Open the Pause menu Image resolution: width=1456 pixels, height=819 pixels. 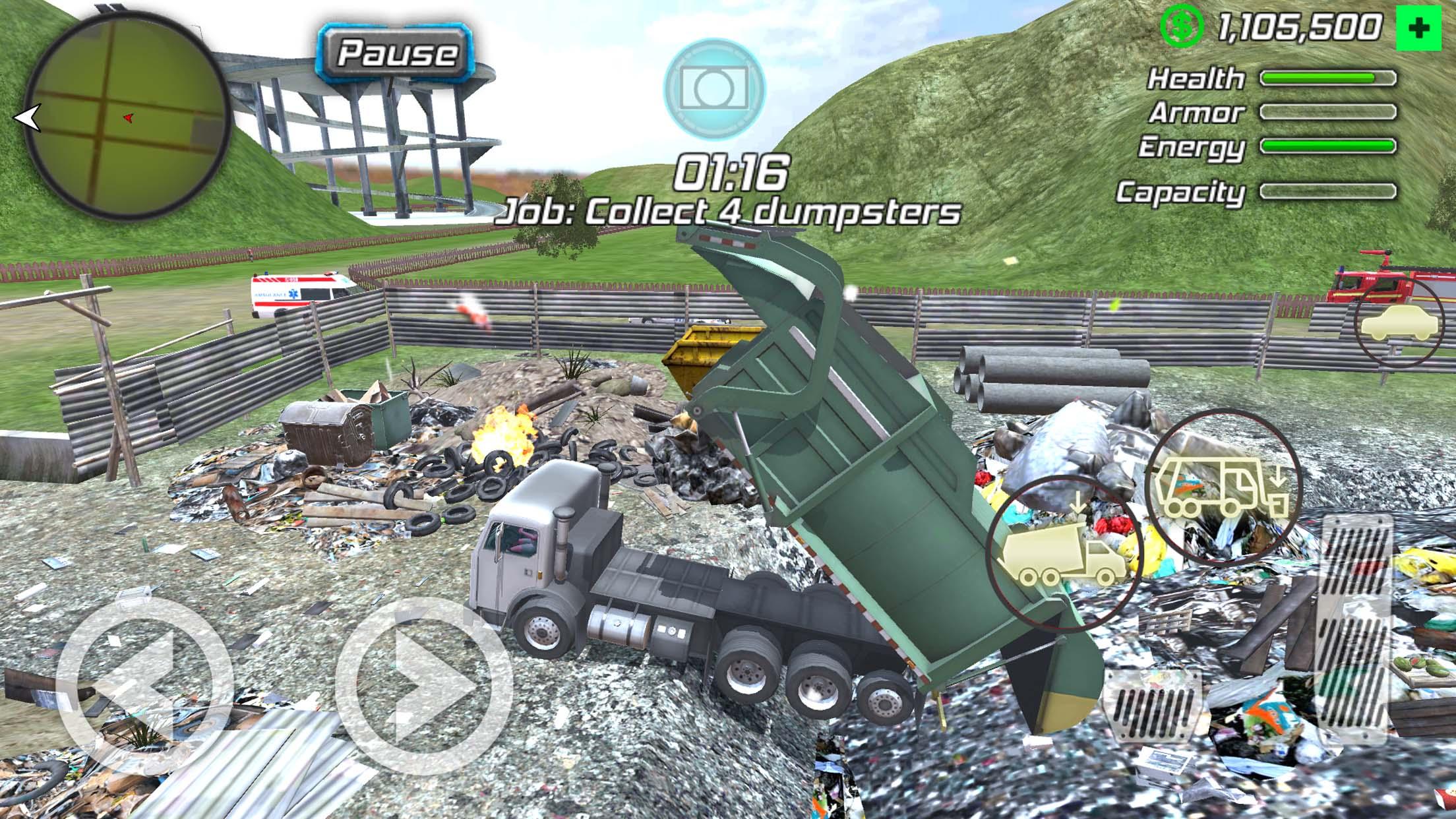(397, 52)
